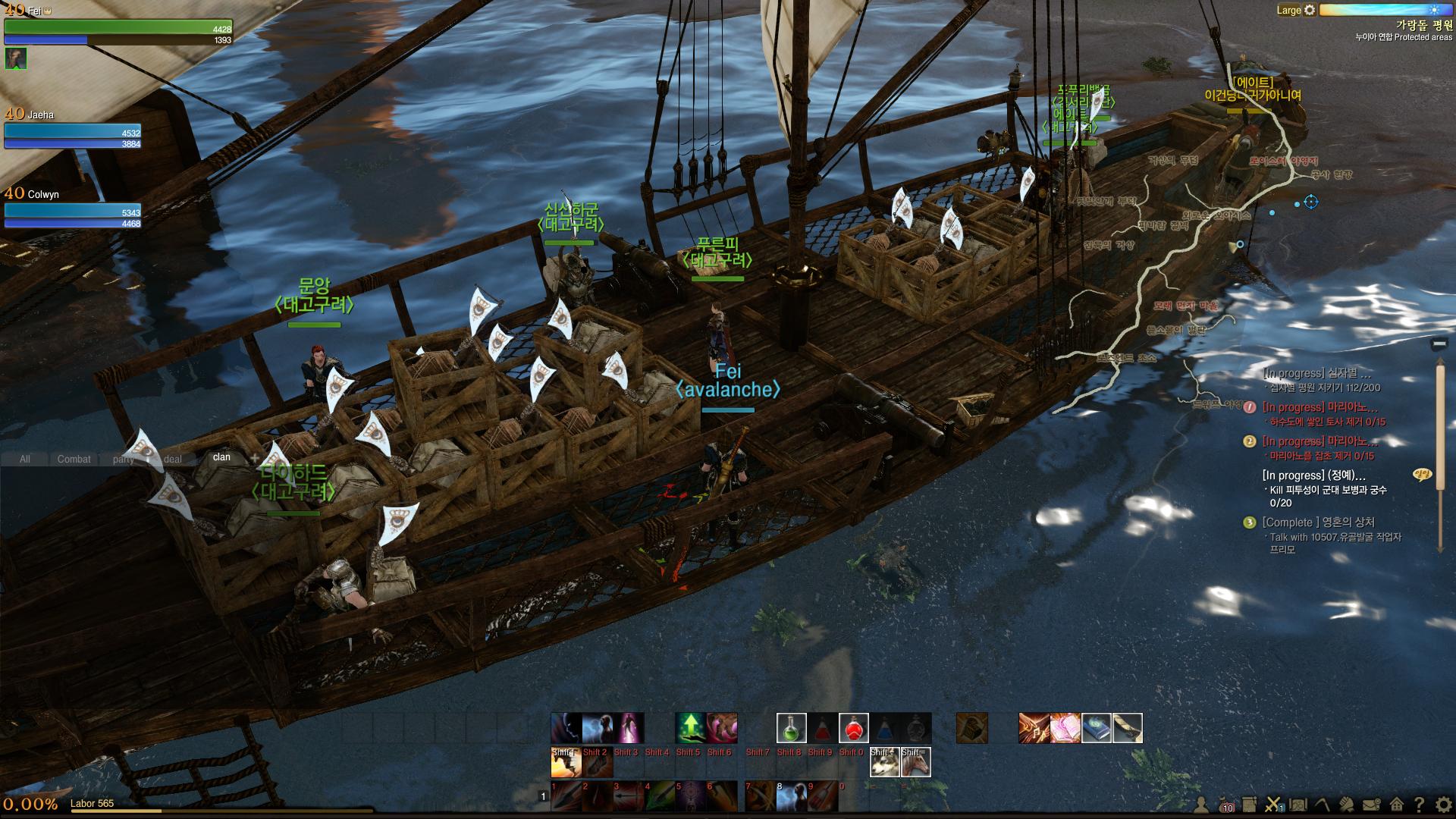Screen dimensions: 1456x819
Task: Switch chat to the All tab
Action: 25,459
